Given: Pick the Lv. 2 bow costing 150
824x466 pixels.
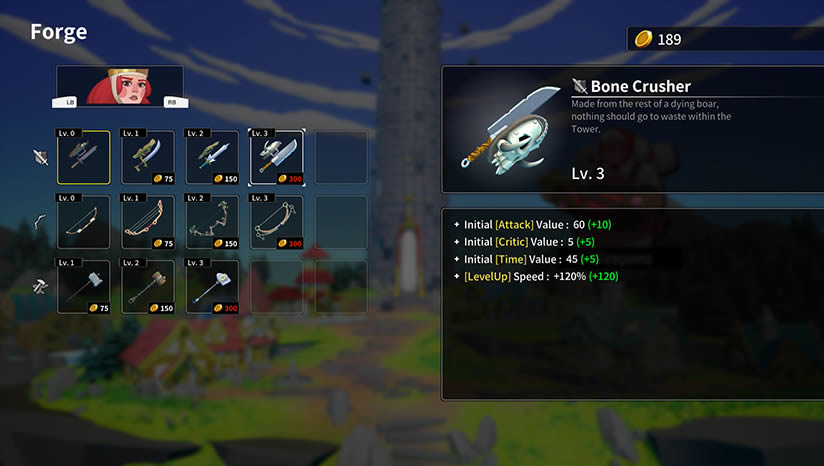Looking at the screenshot, I should coord(212,222).
